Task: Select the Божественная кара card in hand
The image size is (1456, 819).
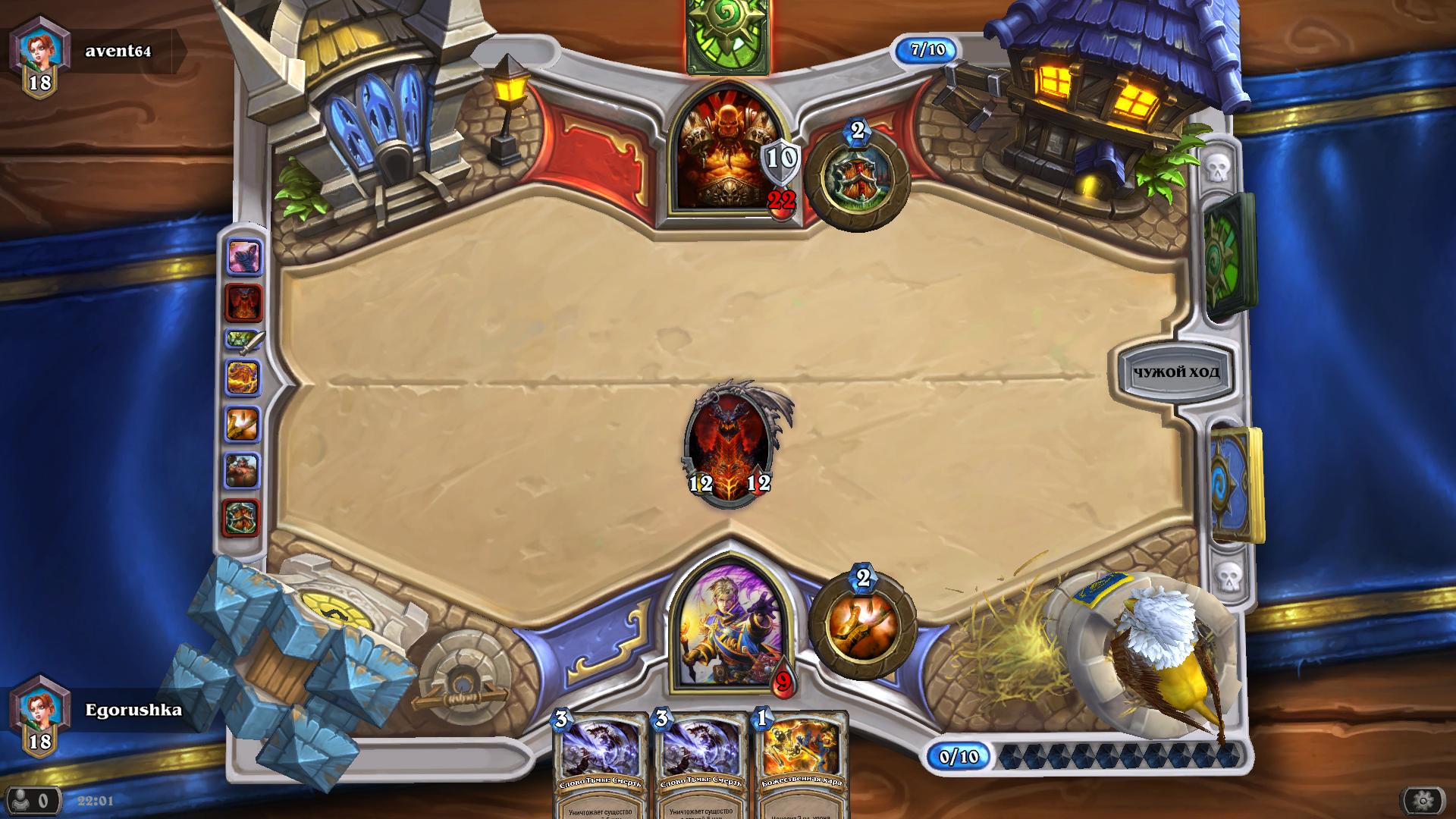Action: tap(802, 766)
